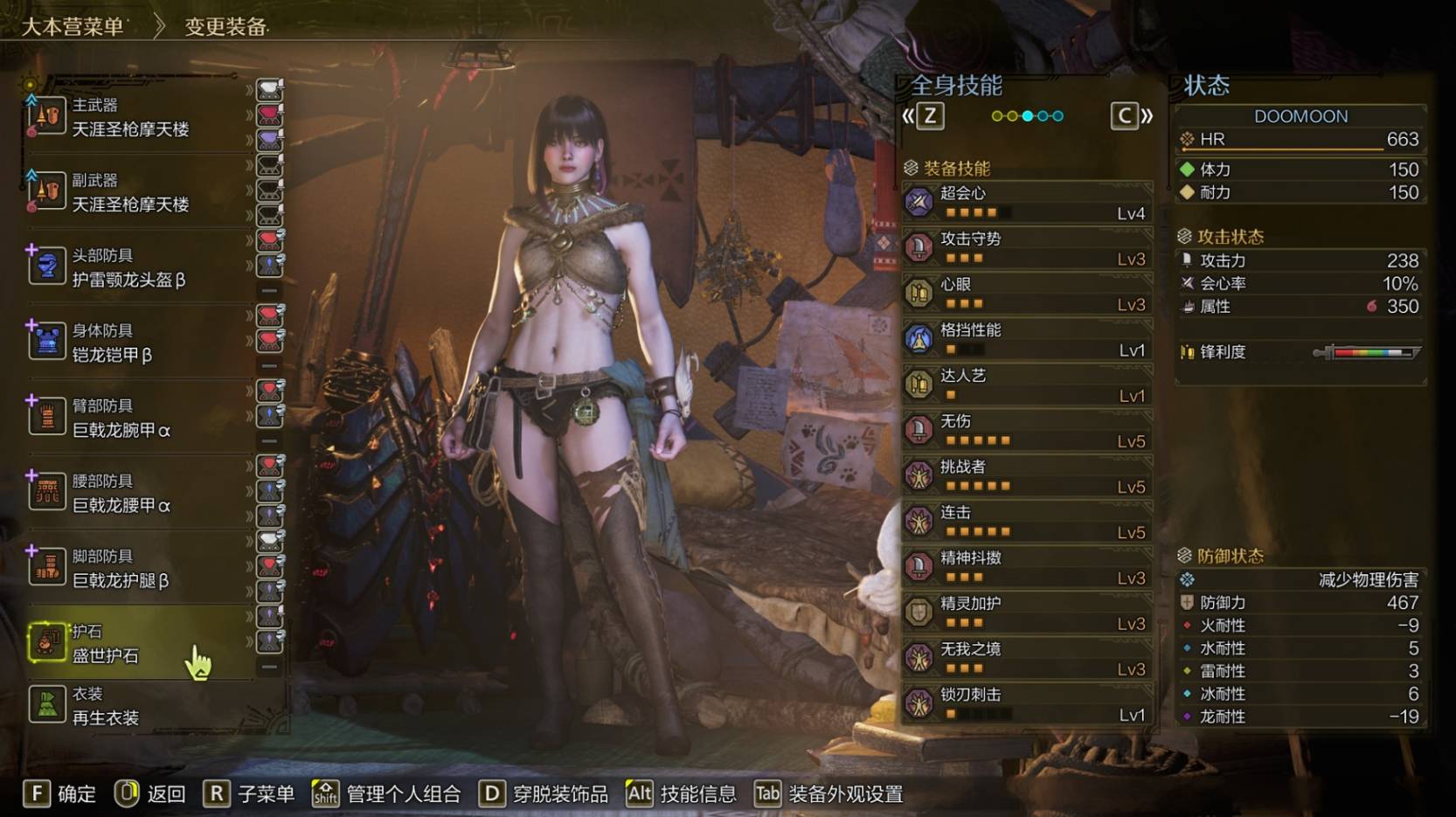Click the 格挡性能 skill row
Image resolution: width=1456 pixels, height=817 pixels.
tap(1028, 339)
